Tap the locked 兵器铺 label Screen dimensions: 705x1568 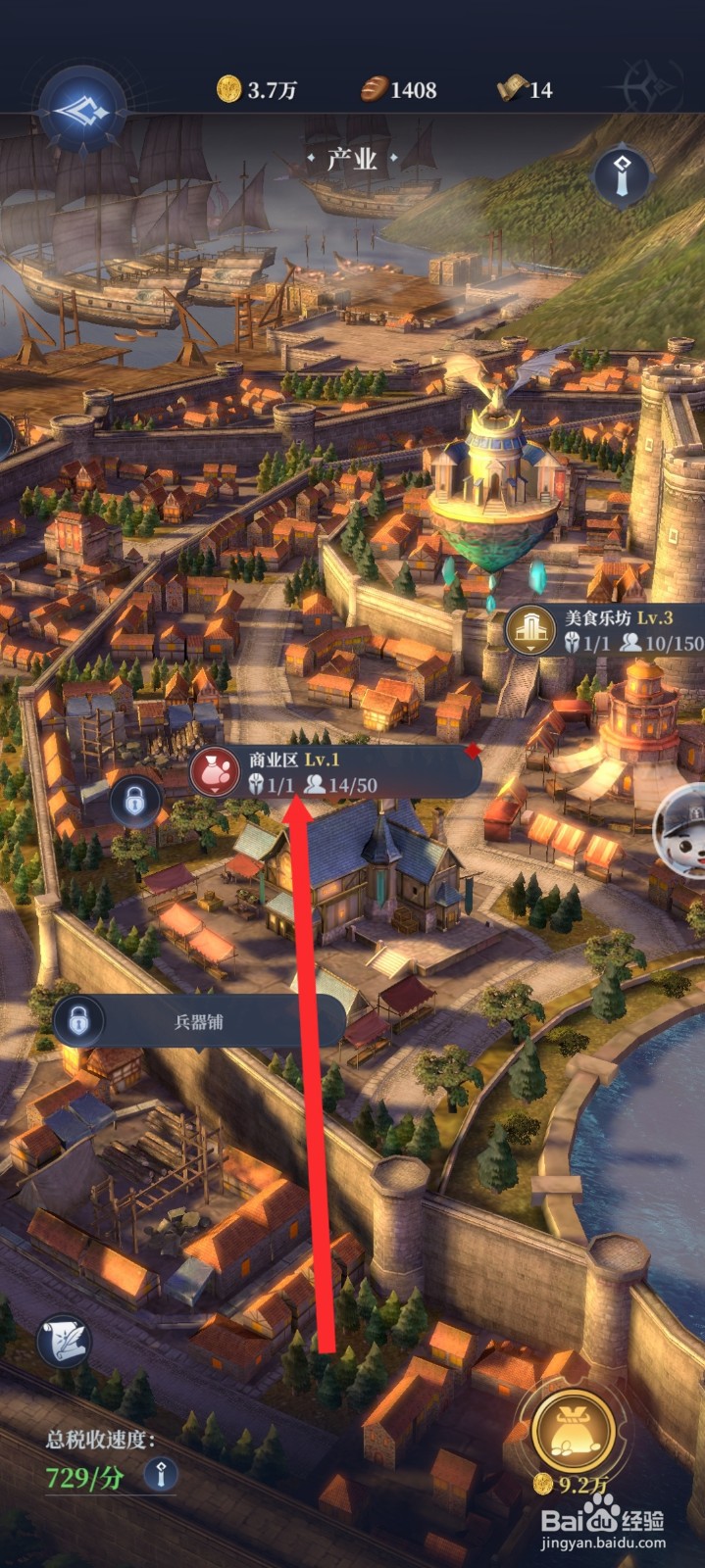pyautogui.click(x=199, y=1021)
